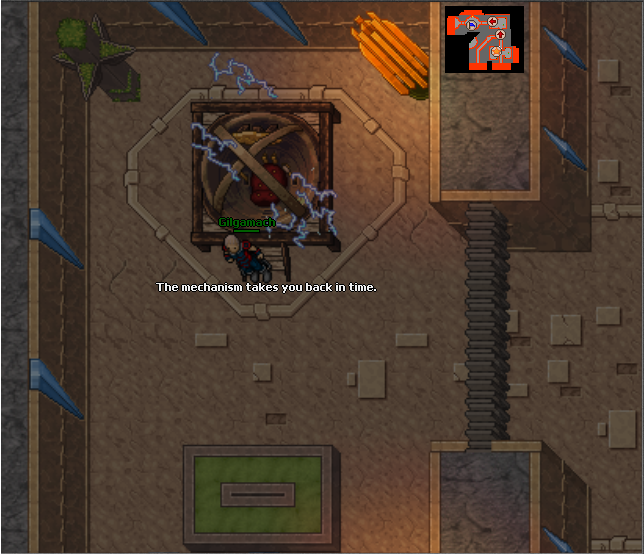Click the minimap's blue flag marker
Viewport: 644px width, 554px height.
472,24
